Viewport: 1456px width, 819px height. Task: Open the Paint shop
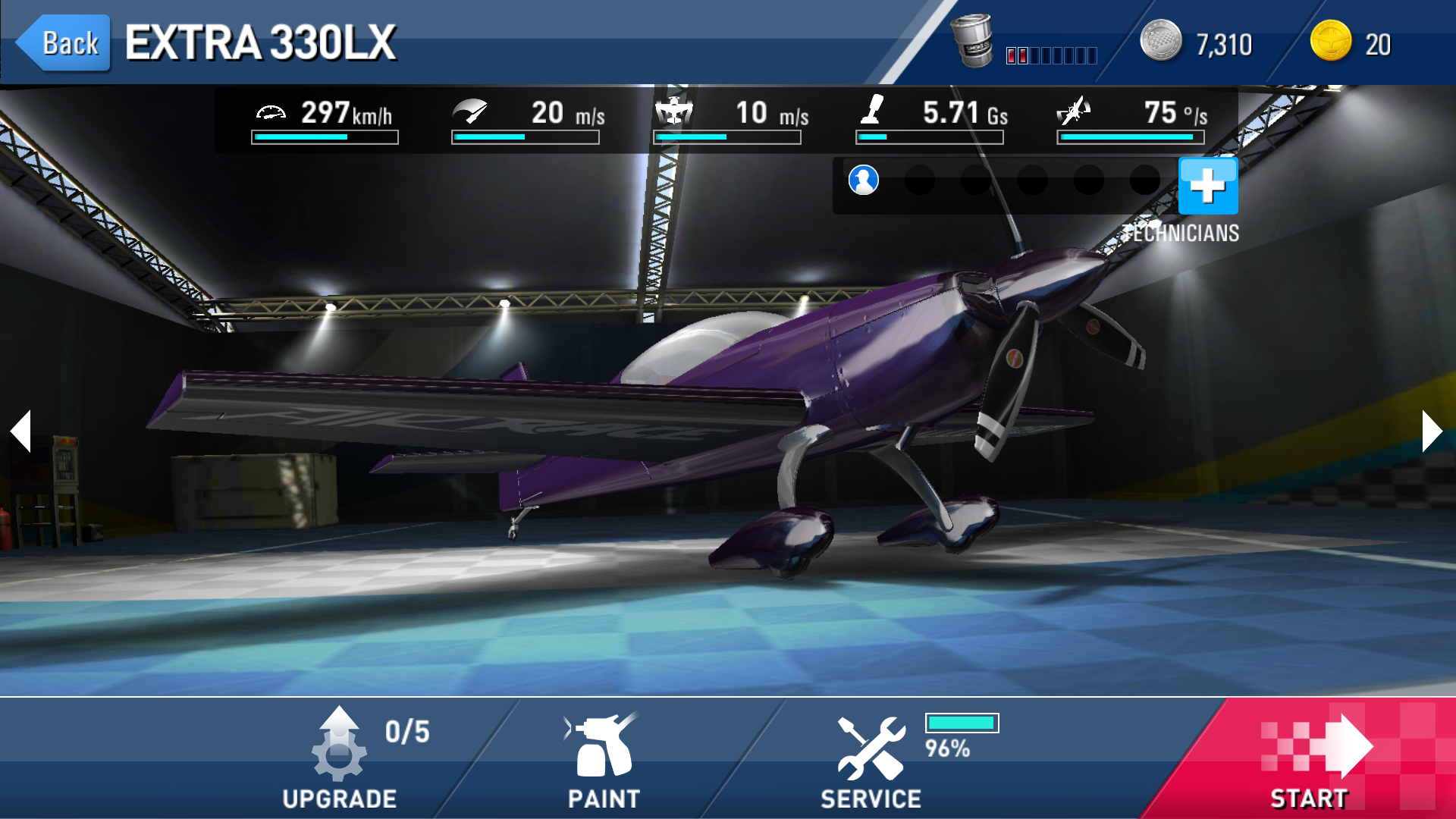click(604, 758)
